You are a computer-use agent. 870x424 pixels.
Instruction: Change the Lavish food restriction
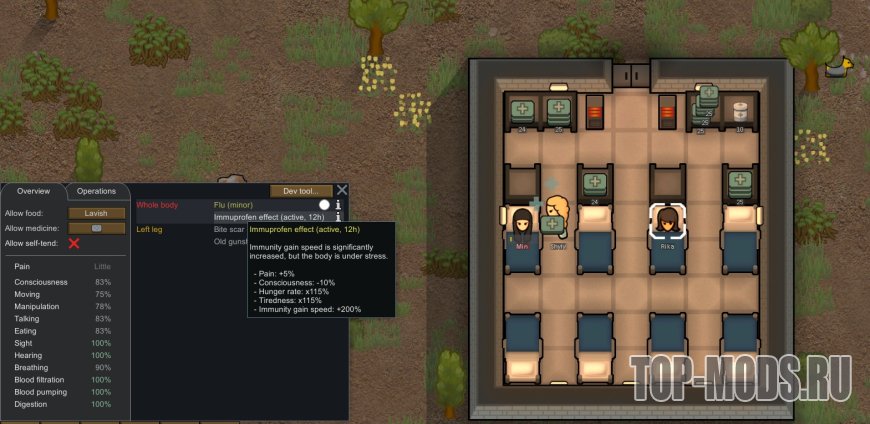click(97, 213)
